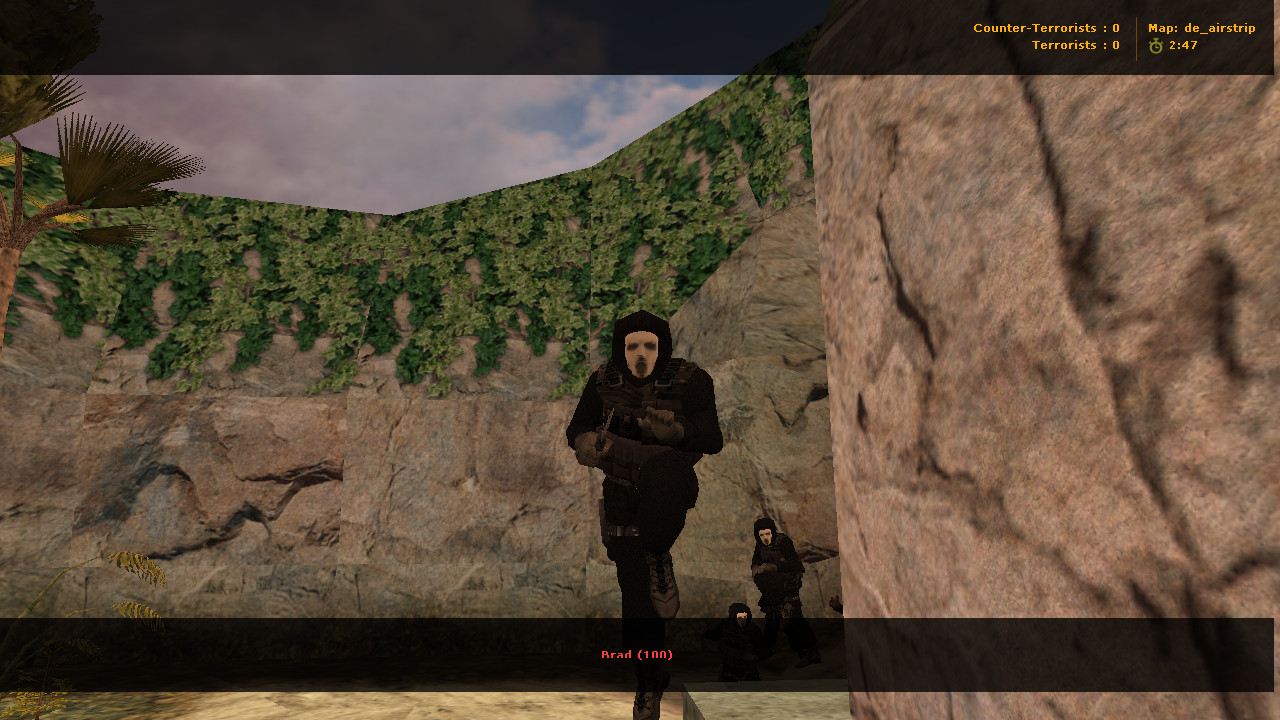The width and height of the screenshot is (1280, 720).
Task: Click the Terrorists score display
Action: coord(1075,45)
